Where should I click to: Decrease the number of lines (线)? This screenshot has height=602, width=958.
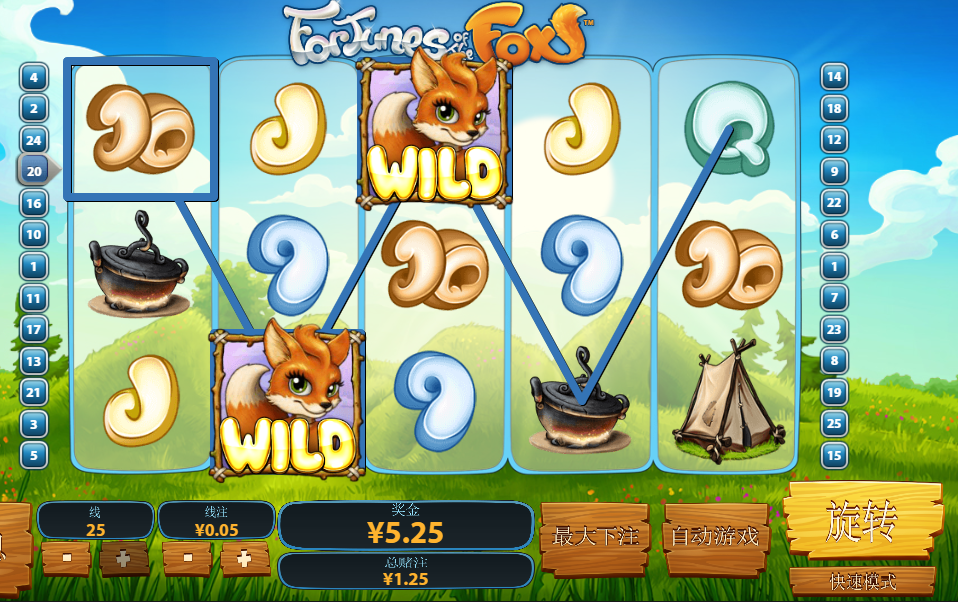tap(66, 558)
